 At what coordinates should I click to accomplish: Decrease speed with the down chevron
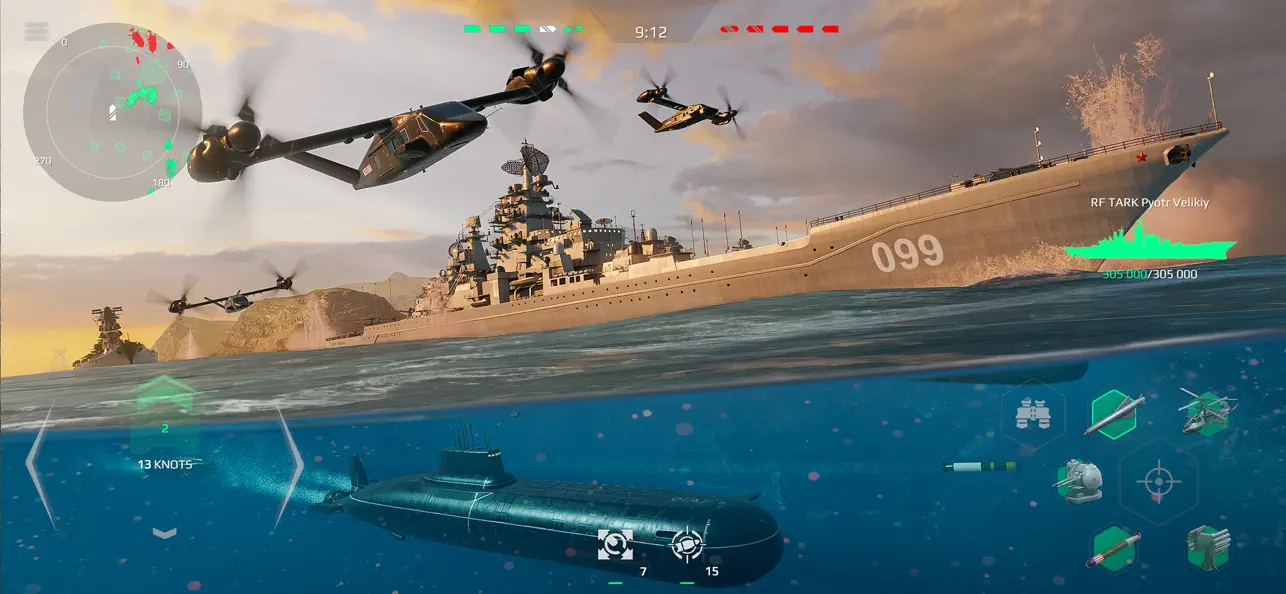164,533
